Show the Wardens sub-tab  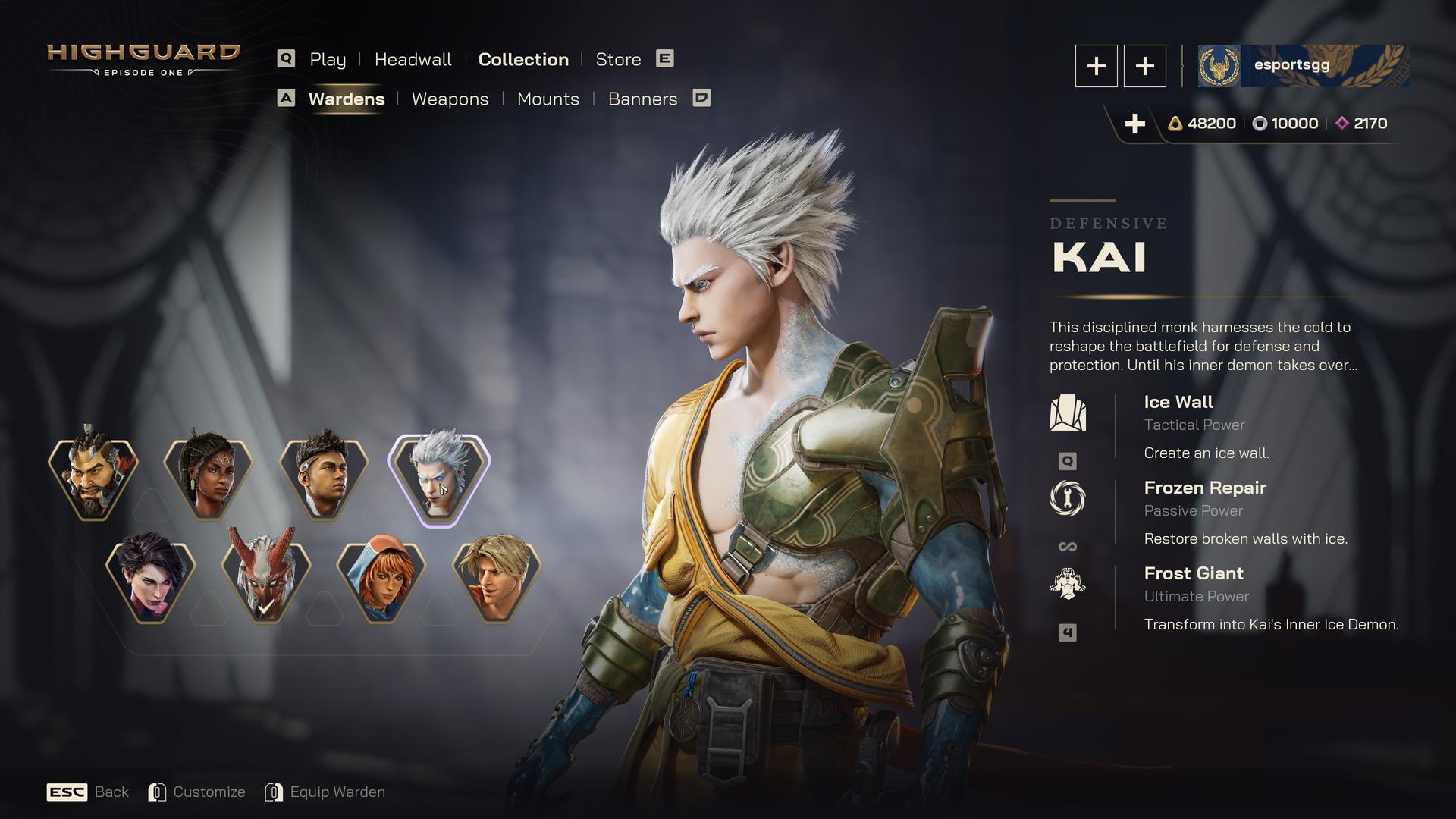[347, 99]
